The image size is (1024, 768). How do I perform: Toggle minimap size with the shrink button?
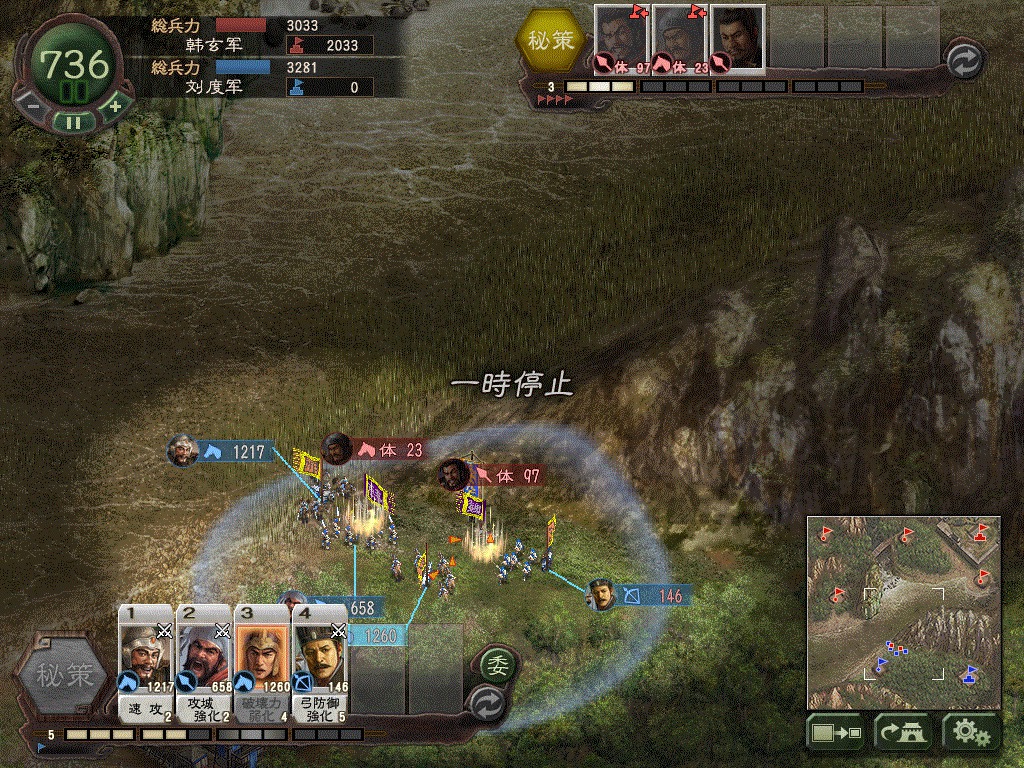(836, 733)
